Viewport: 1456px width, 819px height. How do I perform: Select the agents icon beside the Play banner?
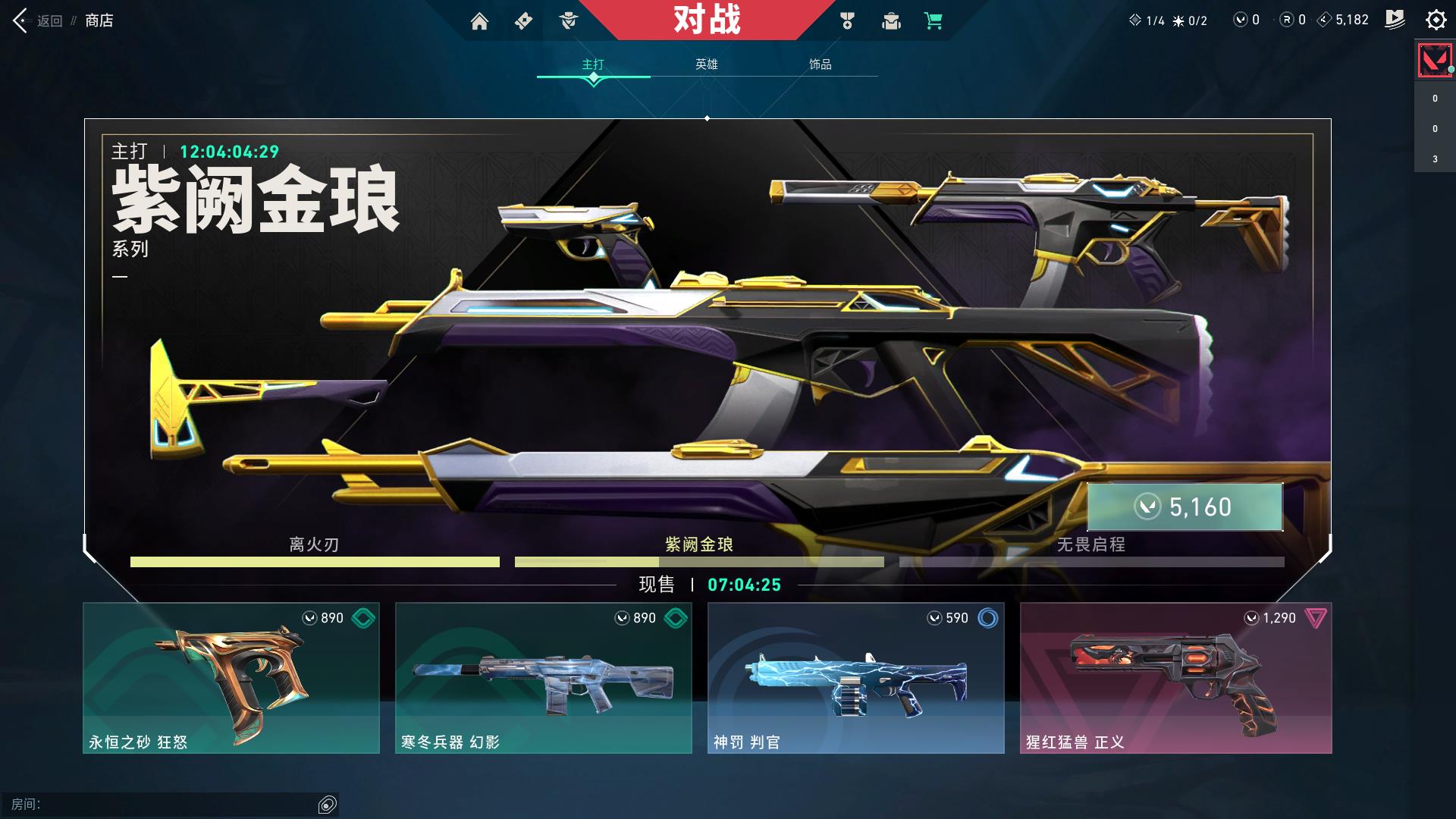tap(567, 20)
